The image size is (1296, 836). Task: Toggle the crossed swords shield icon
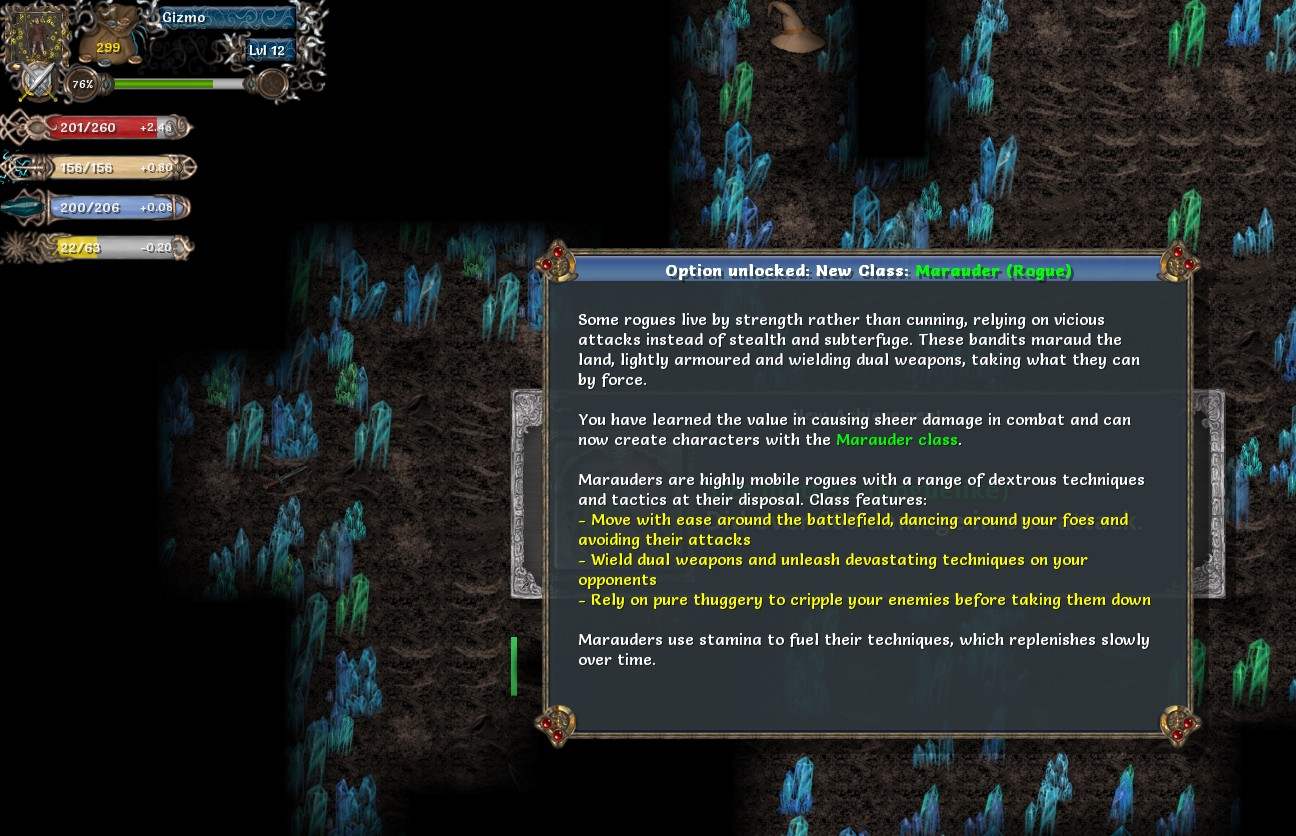click(39, 81)
